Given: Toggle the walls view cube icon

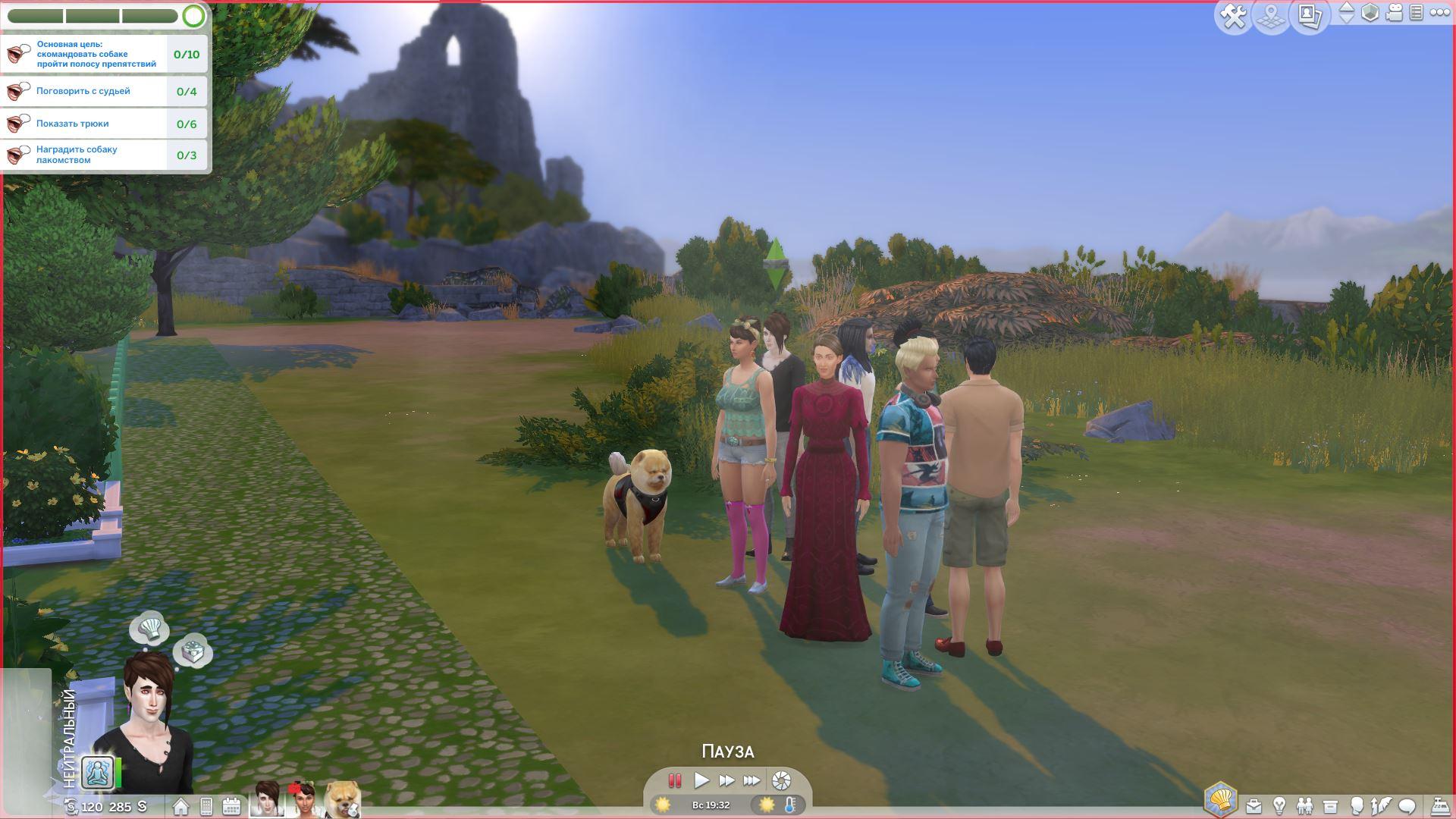Looking at the screenshot, I should click(1370, 13).
